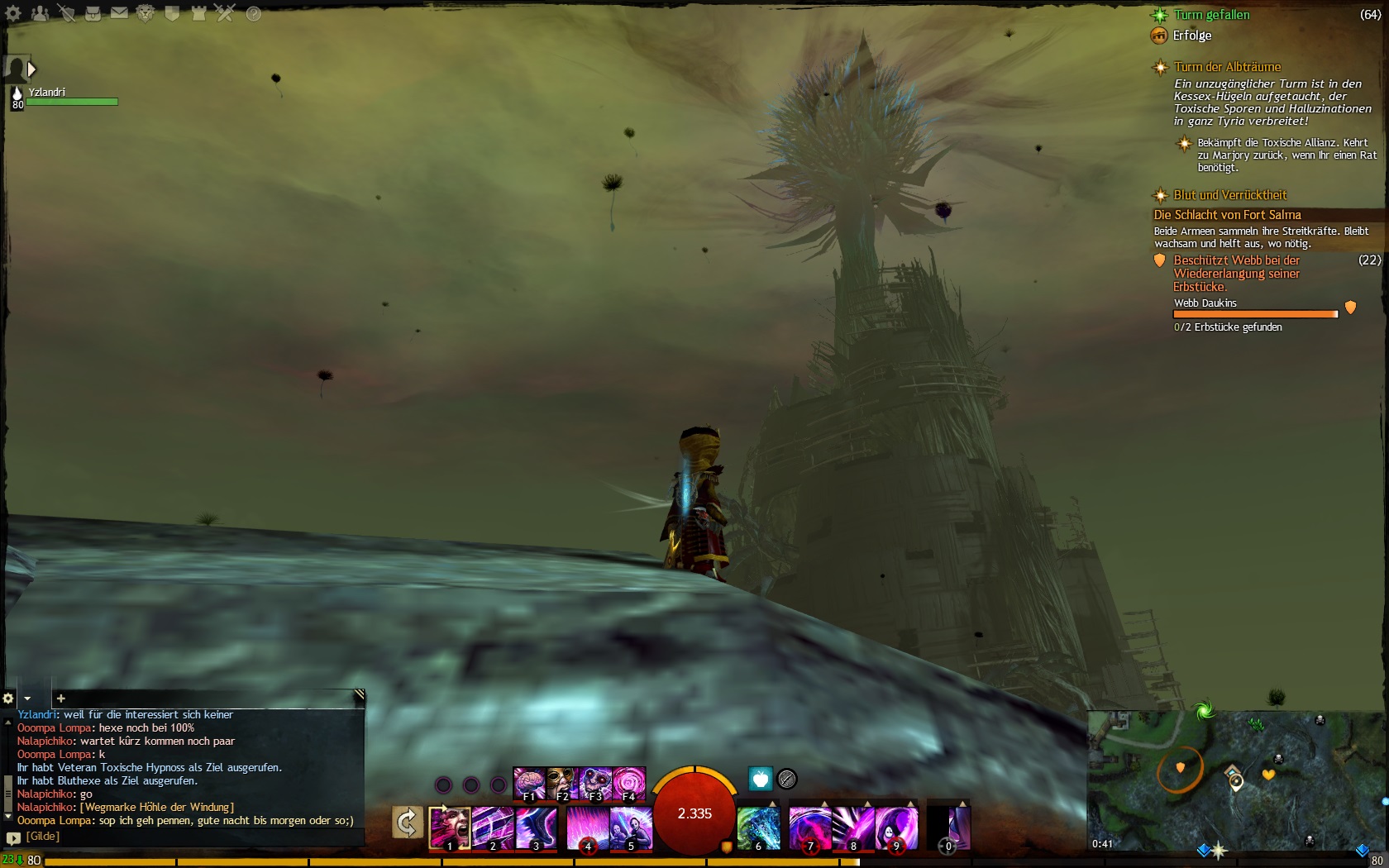Use the screaming face weapon skill 1
The image size is (1389, 868).
pos(450,827)
